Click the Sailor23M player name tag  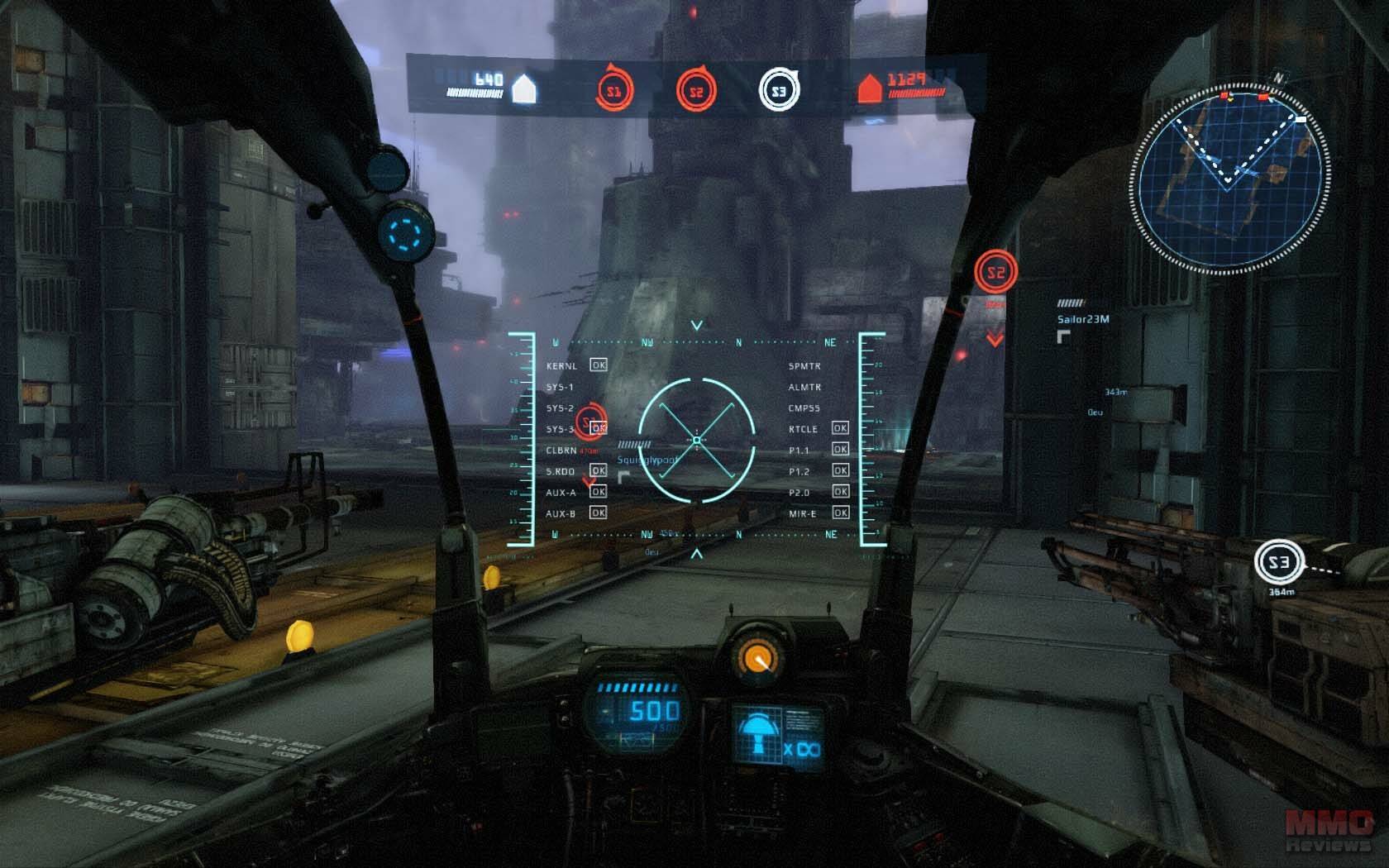tap(1083, 319)
